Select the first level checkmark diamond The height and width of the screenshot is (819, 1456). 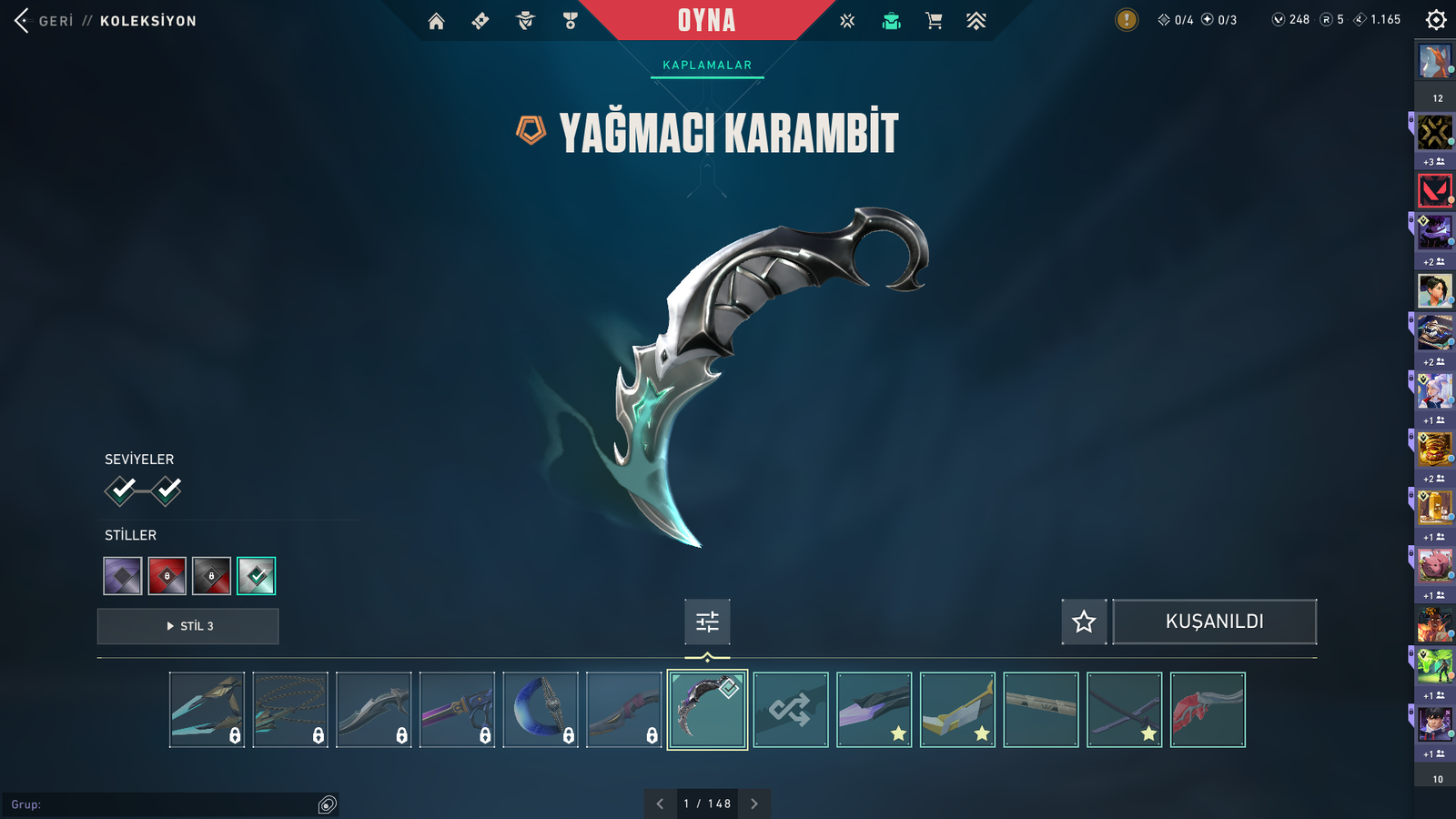click(121, 490)
